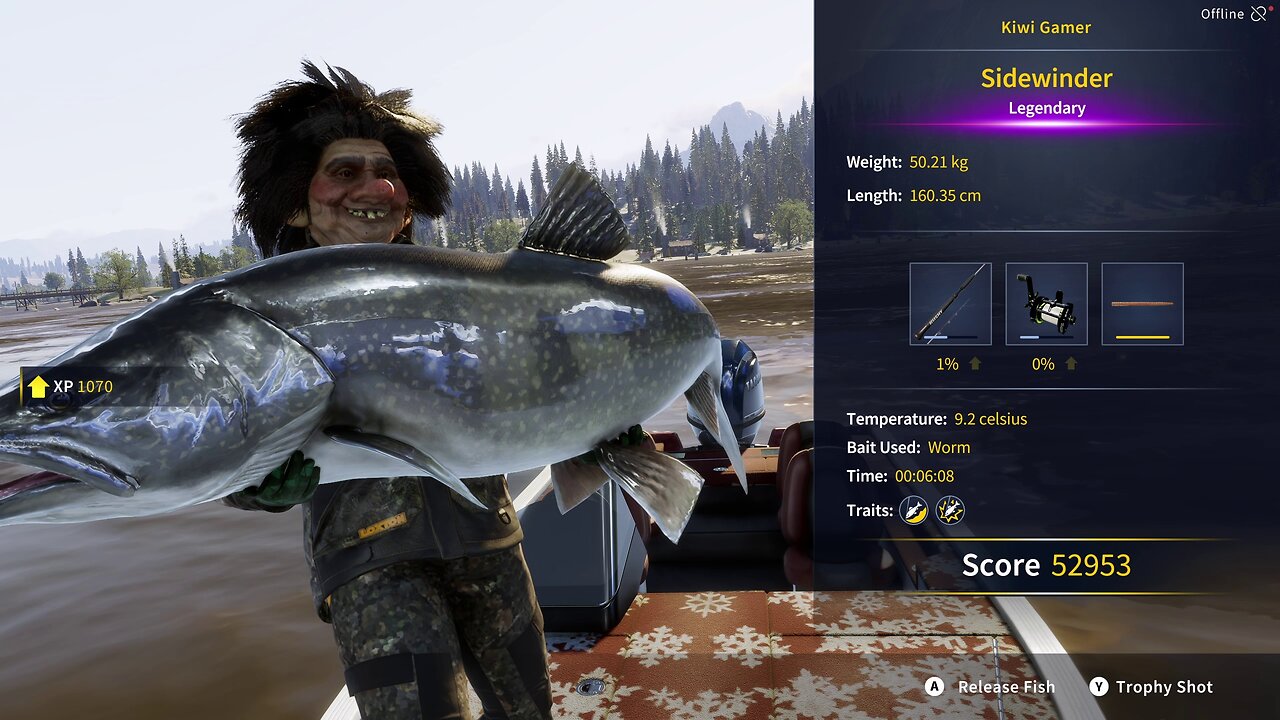
Task: Click the A button prompt for Release Fish
Action: point(934,687)
